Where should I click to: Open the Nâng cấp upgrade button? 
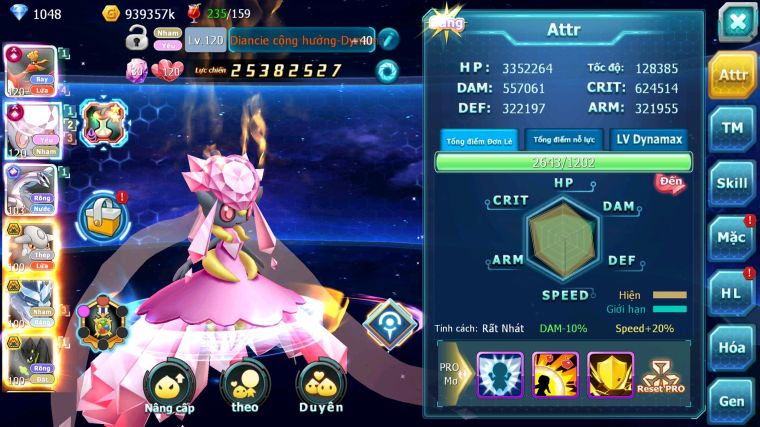pos(168,389)
